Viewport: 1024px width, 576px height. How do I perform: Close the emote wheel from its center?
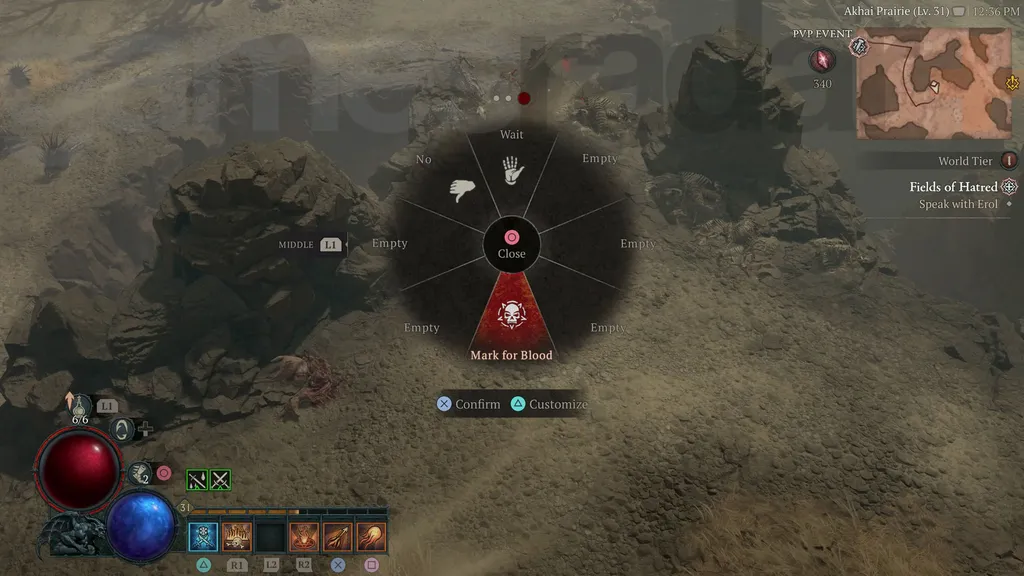(511, 243)
